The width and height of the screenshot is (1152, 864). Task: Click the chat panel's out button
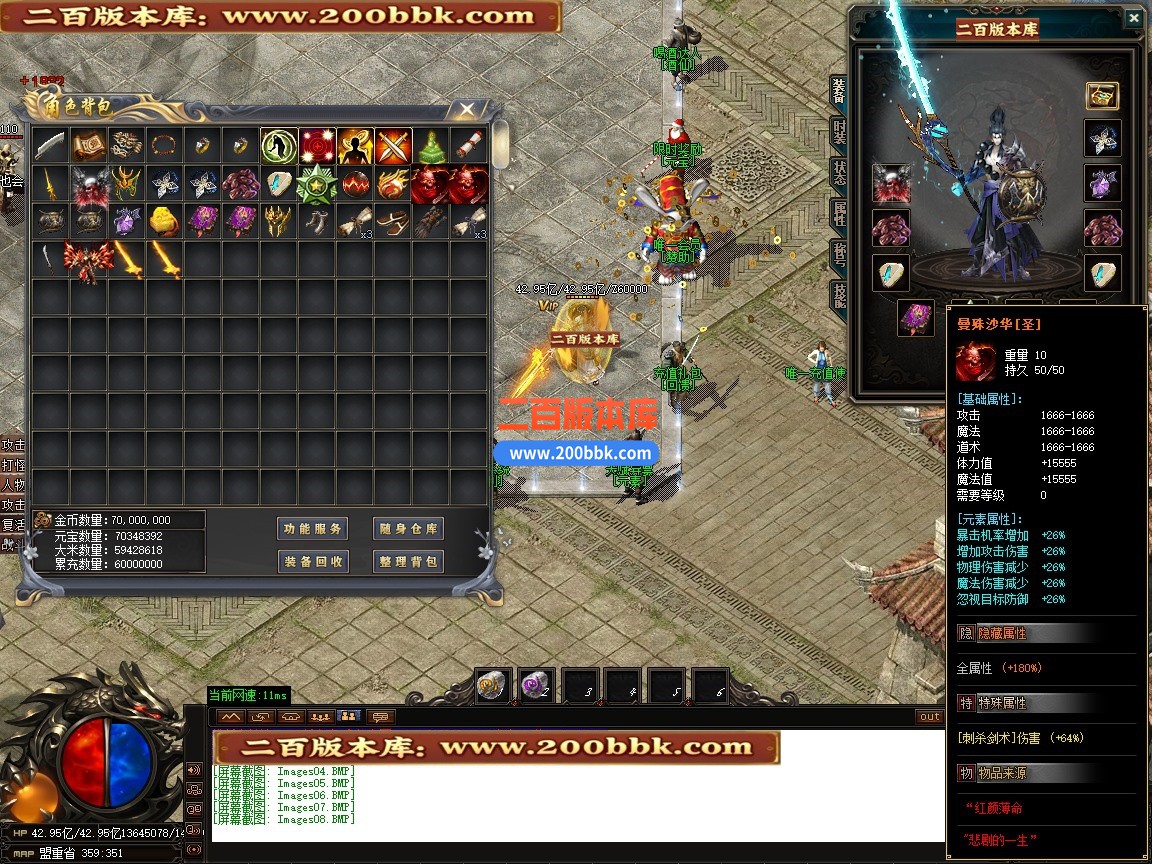pyautogui.click(x=929, y=716)
